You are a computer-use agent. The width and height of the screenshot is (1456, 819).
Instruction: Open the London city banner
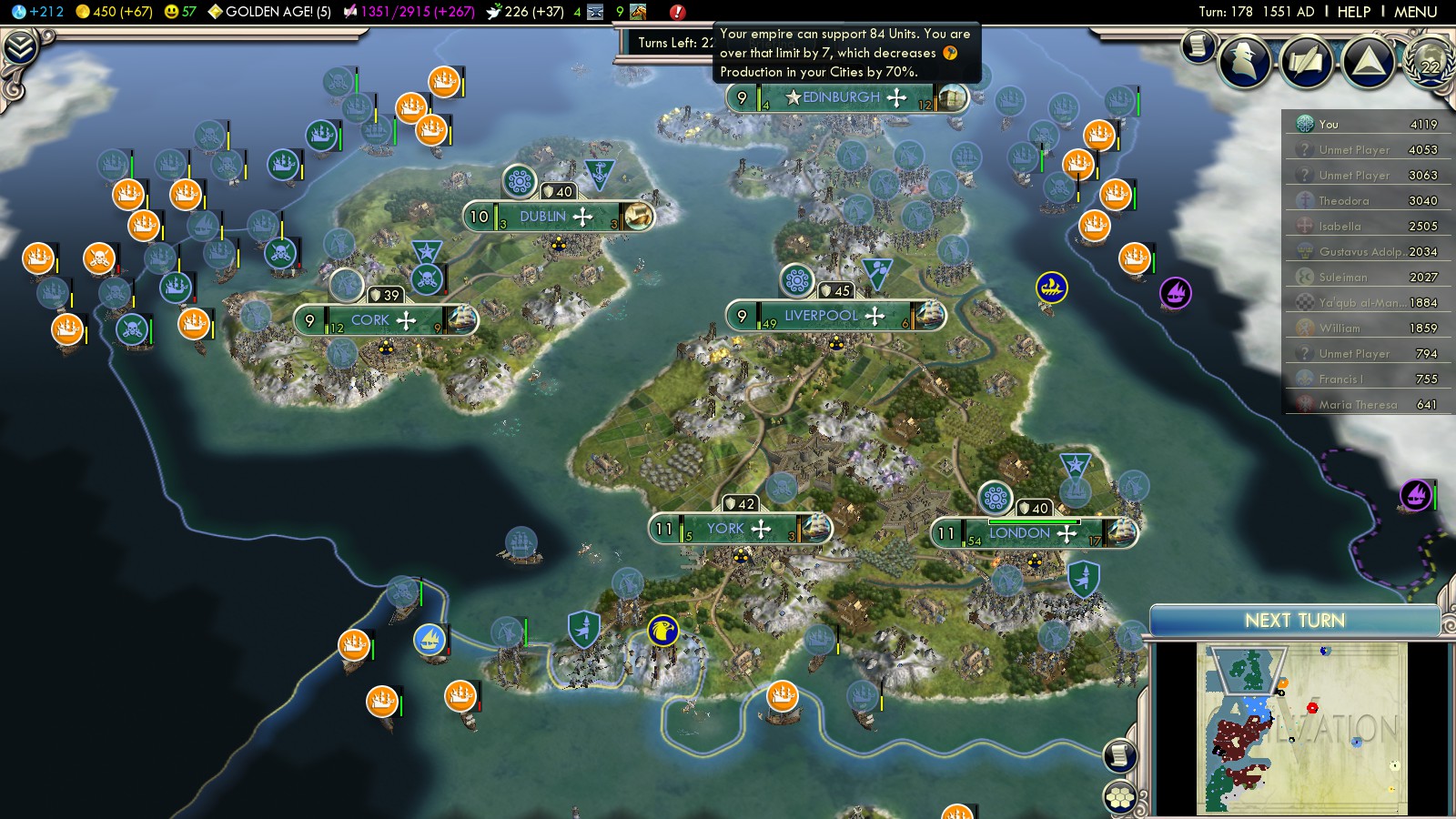point(1021,533)
